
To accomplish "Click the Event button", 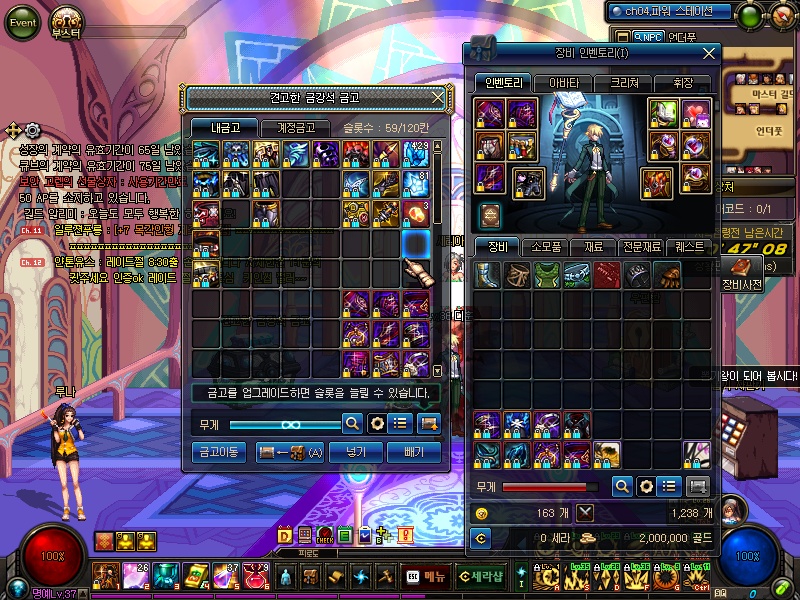I will (x=24, y=22).
